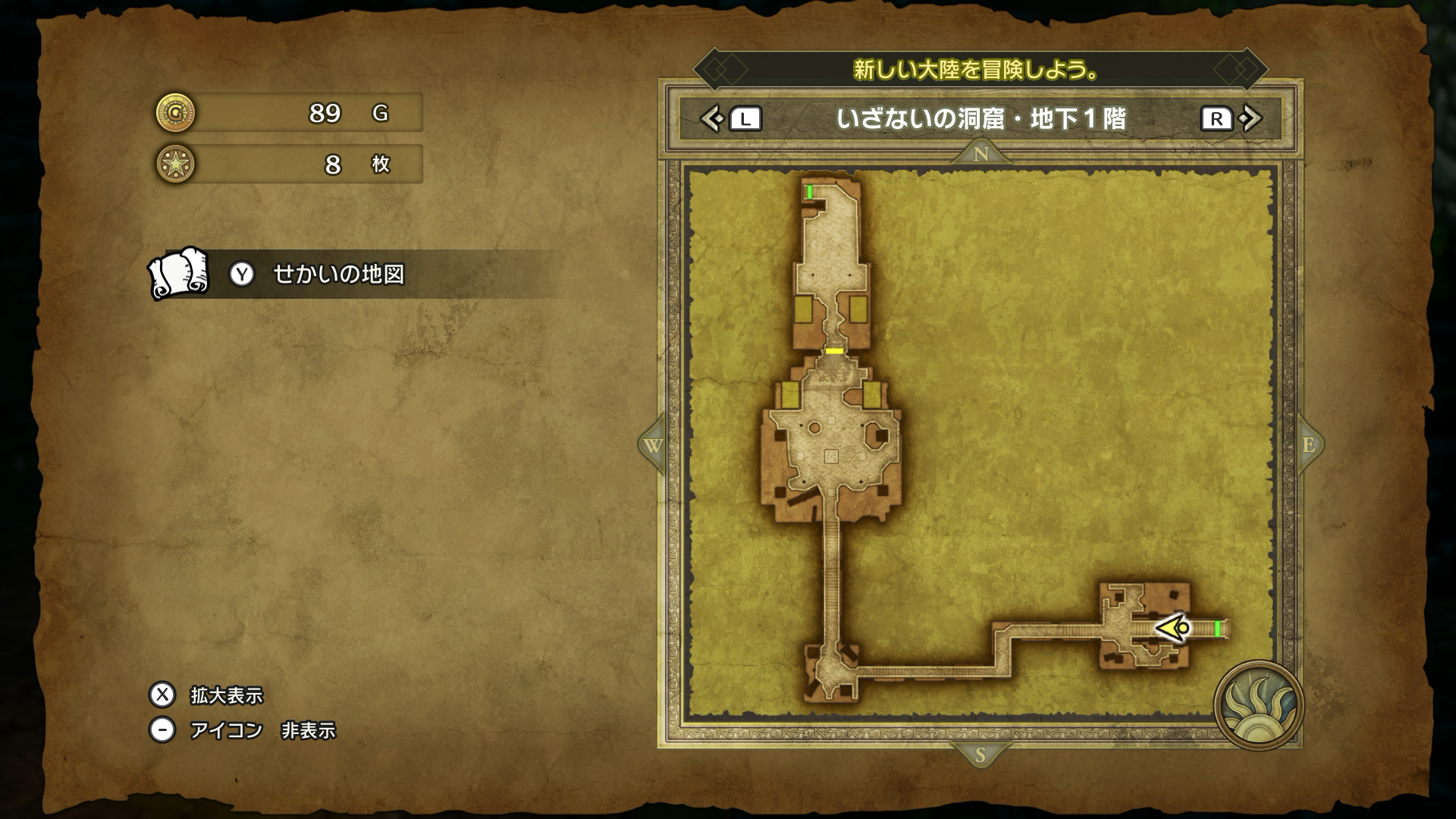The height and width of the screenshot is (819, 1456).
Task: Click the yellow player arrow marker on map
Action: (x=1172, y=628)
